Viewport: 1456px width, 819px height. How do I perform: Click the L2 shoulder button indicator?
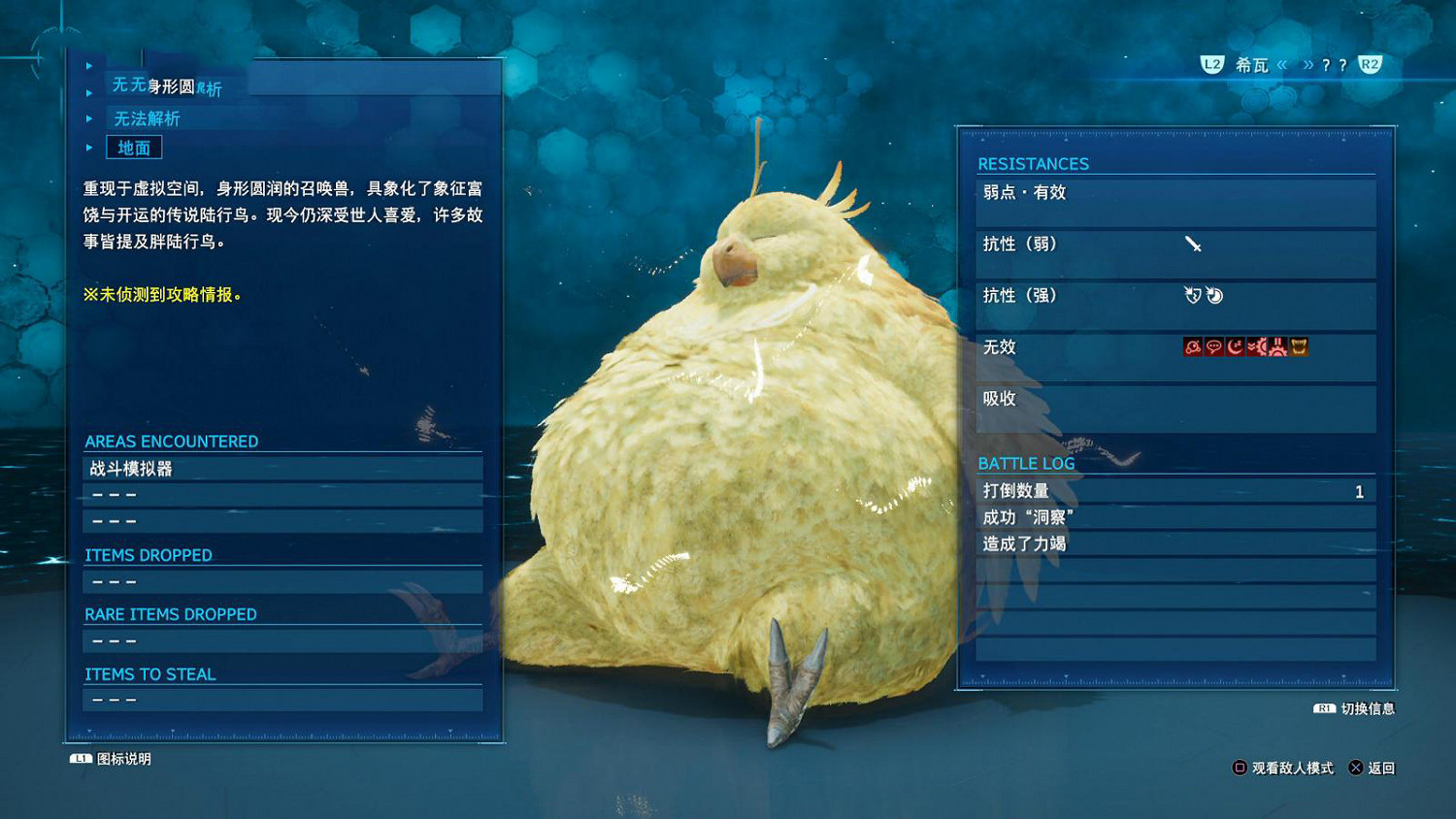(1211, 65)
